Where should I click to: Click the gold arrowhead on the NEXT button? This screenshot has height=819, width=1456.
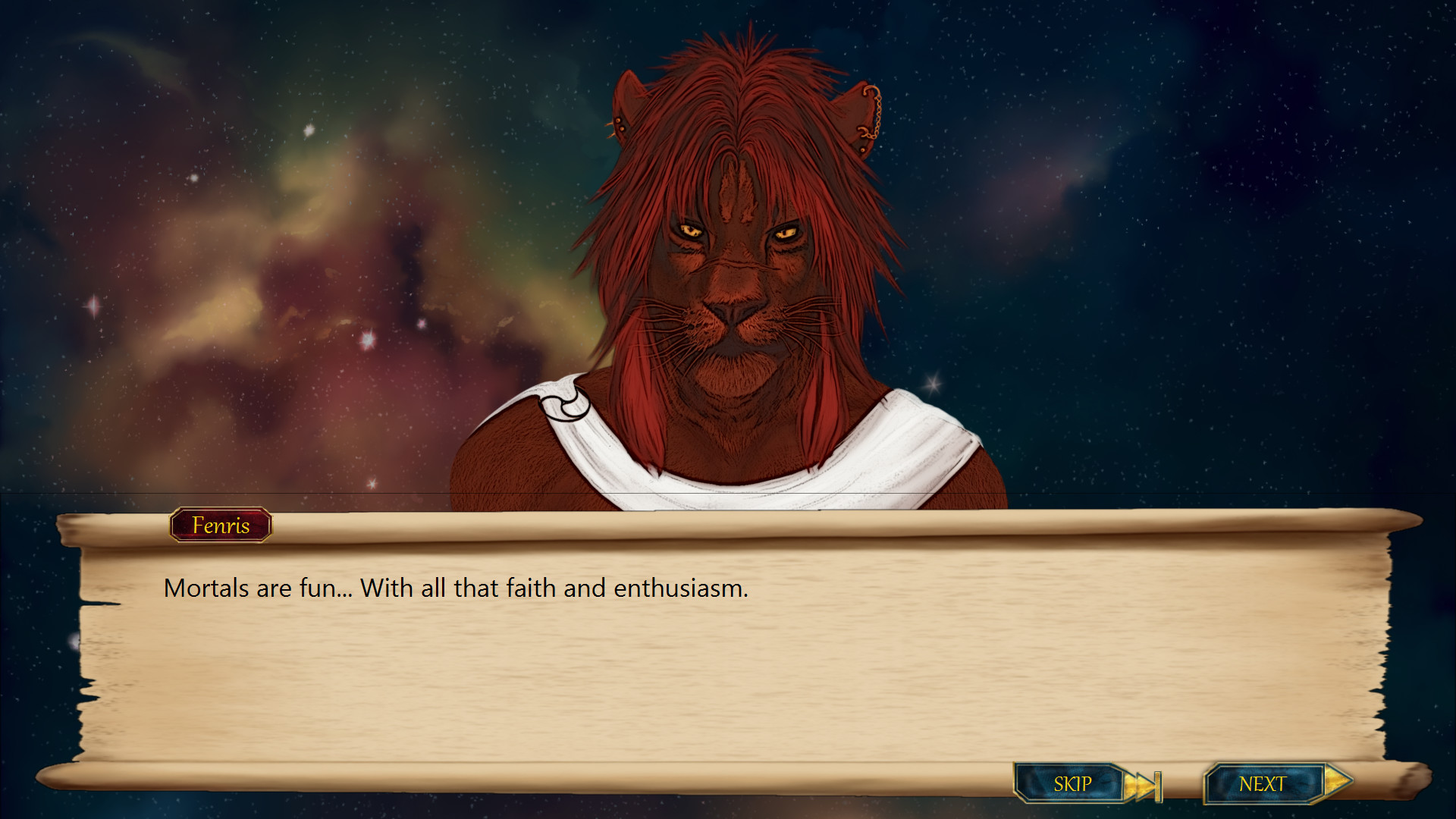pos(1336,782)
